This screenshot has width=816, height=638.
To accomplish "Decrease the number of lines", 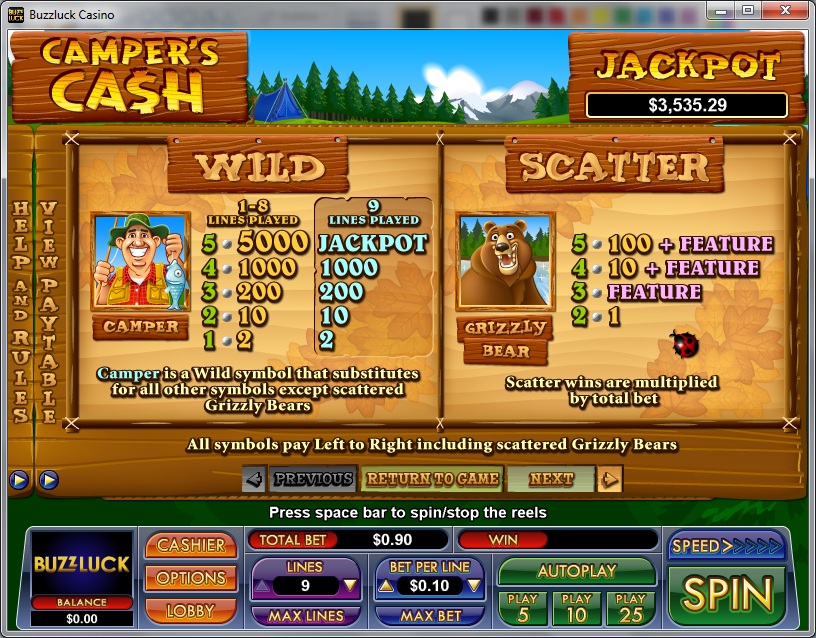I will 350,586.
